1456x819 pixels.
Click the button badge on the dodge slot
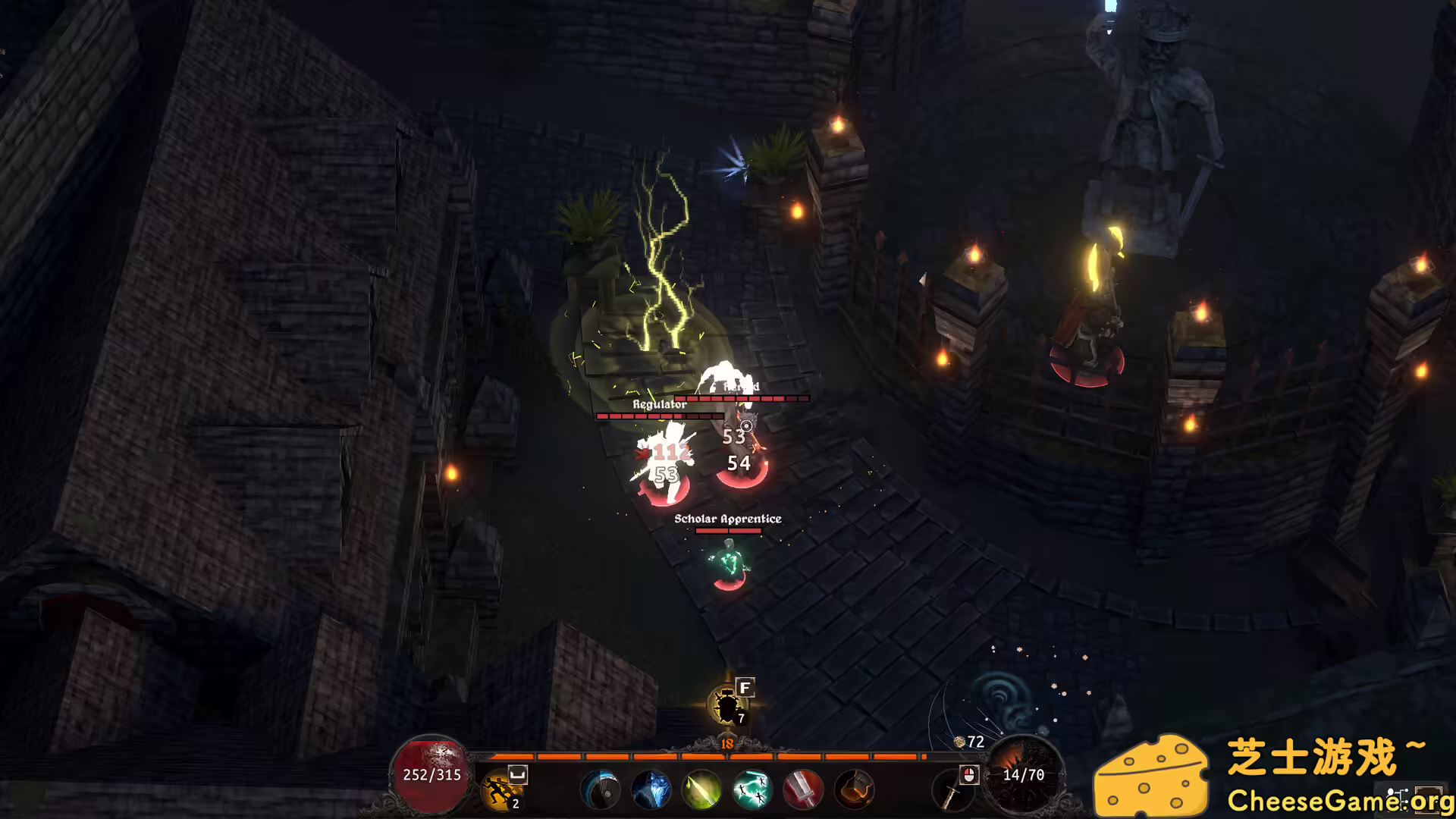point(517,775)
